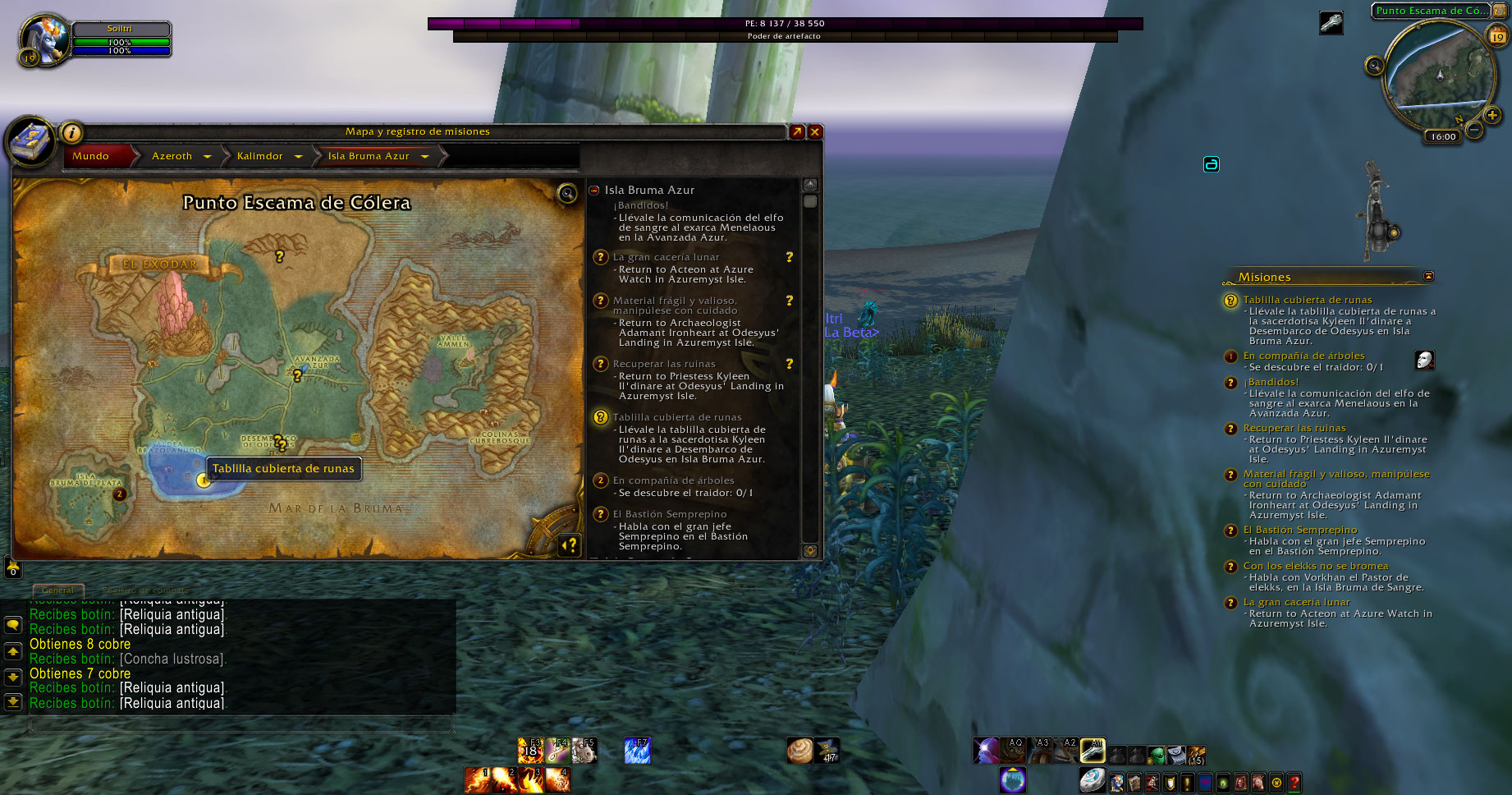Open ¡Bandidos! quest from the tracker
The width and height of the screenshot is (1512, 795).
point(1271,382)
